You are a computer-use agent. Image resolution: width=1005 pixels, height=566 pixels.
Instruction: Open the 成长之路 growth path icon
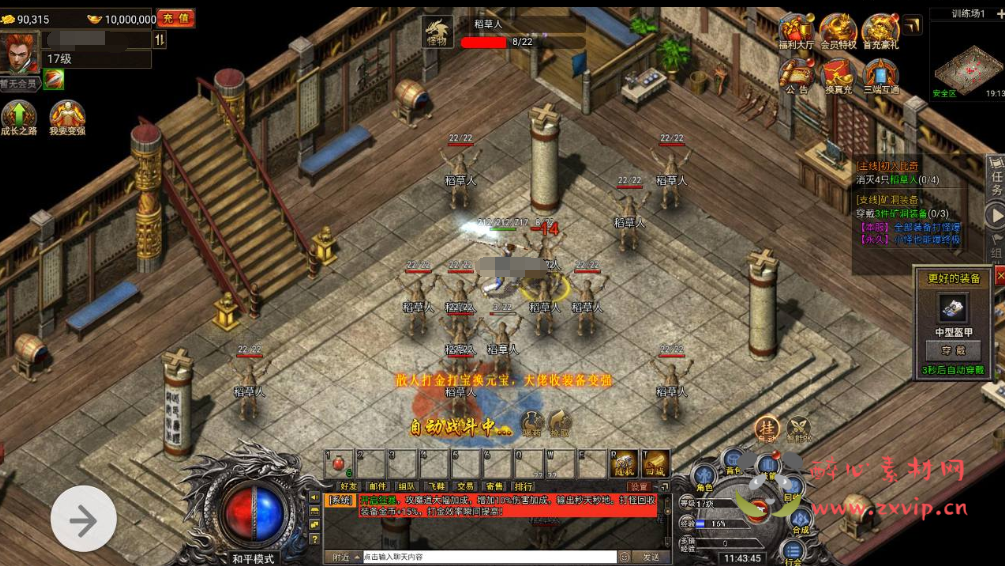point(18,116)
